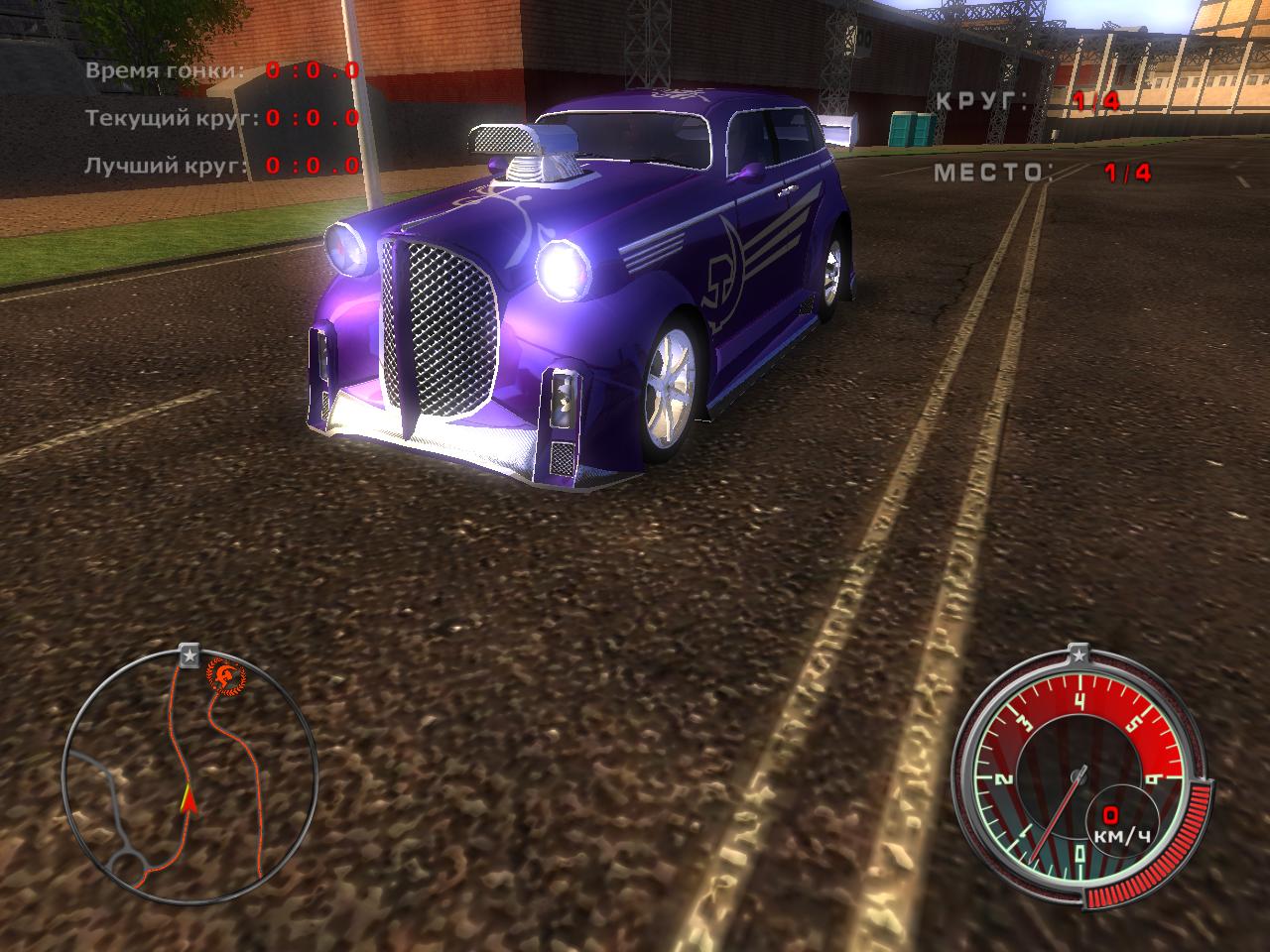
Task: Click the player arrow on the minimap
Action: tap(186, 799)
